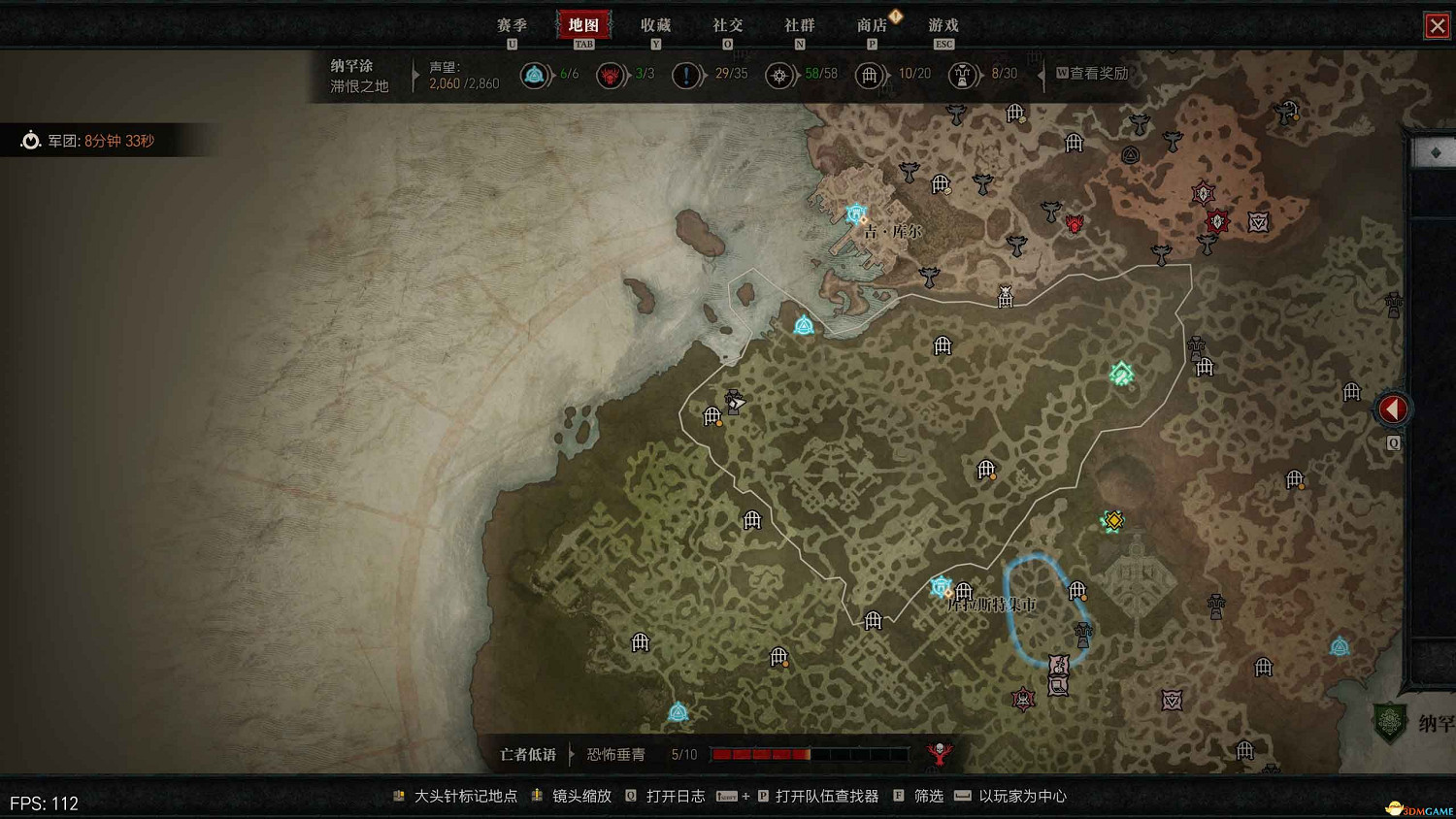The height and width of the screenshot is (819, 1456).
Task: Click the green event marker on the map
Action: click(1120, 372)
